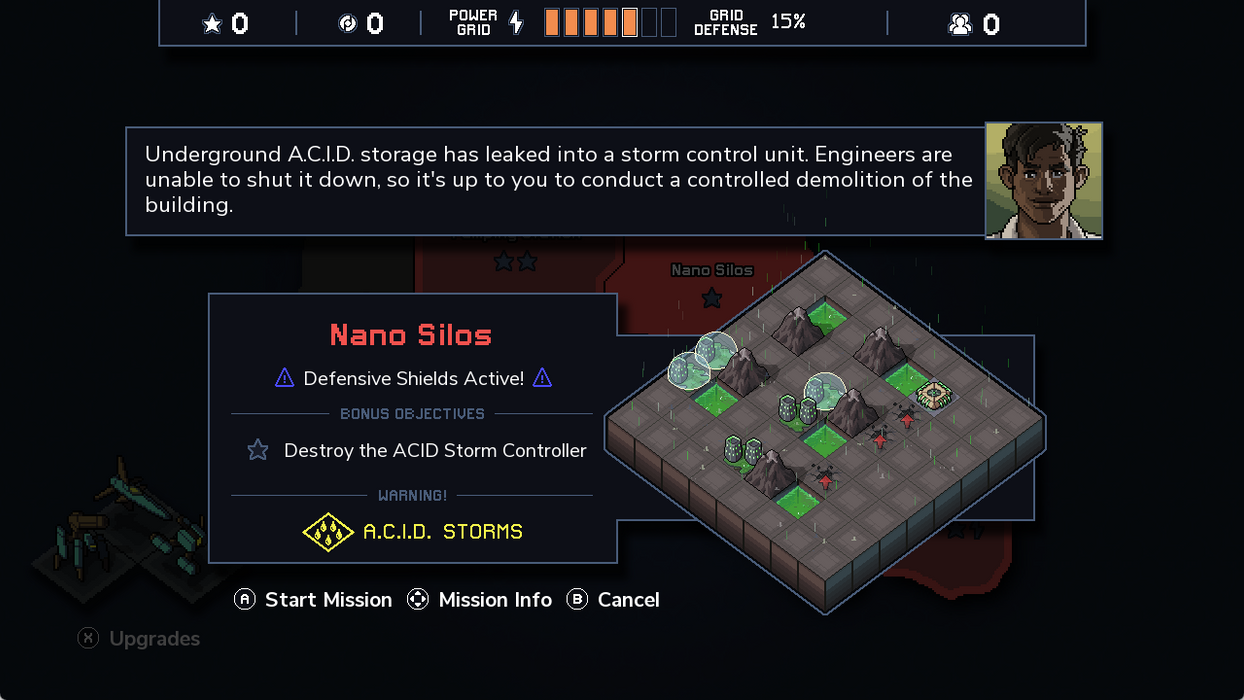Select the A.C.I.D. Storms warning entry
Image resolution: width=1244 pixels, height=700 pixels.
[x=413, y=532]
